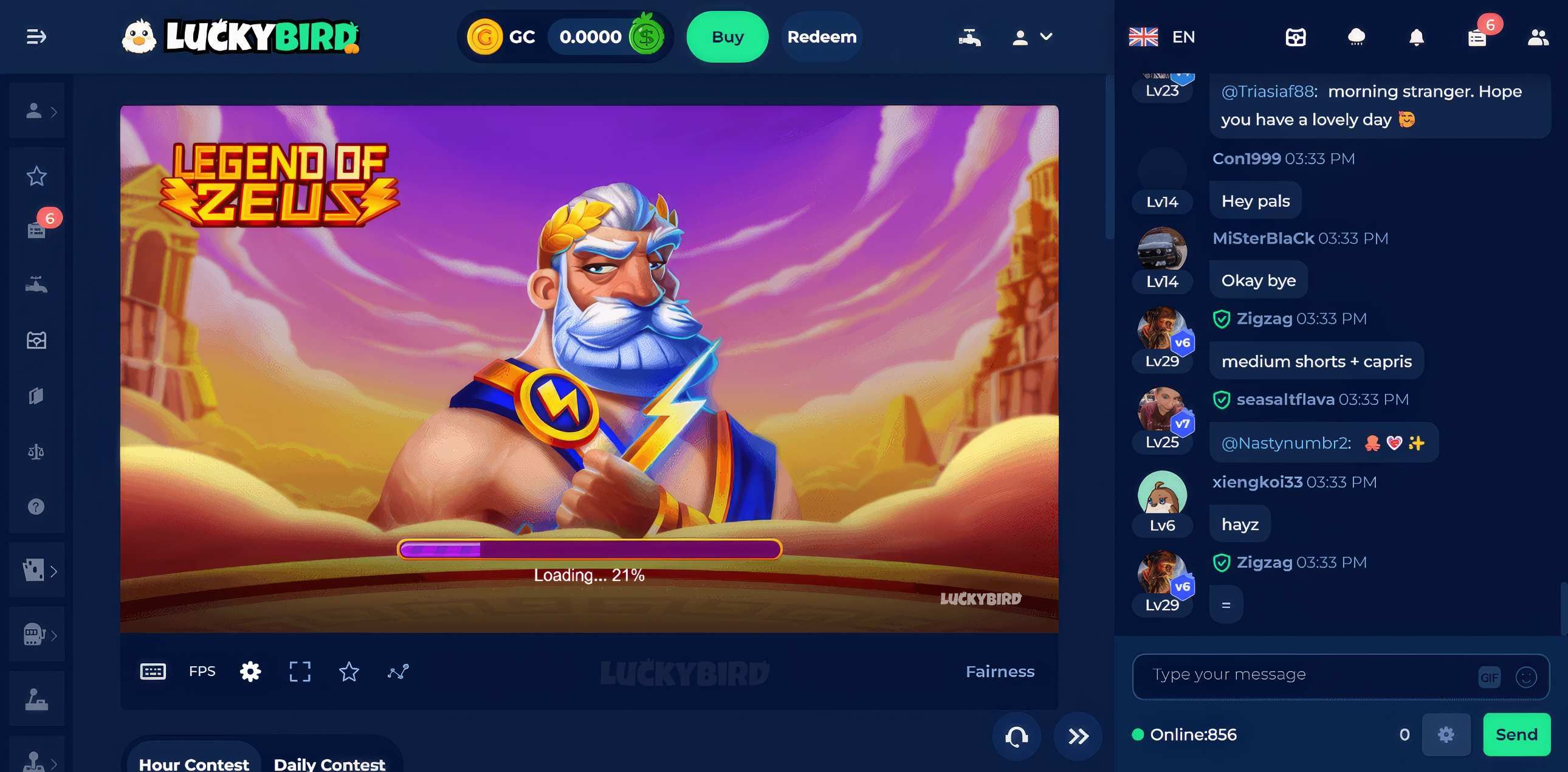
Task: Expand the account dropdown next to the avatar
Action: [x=1047, y=37]
